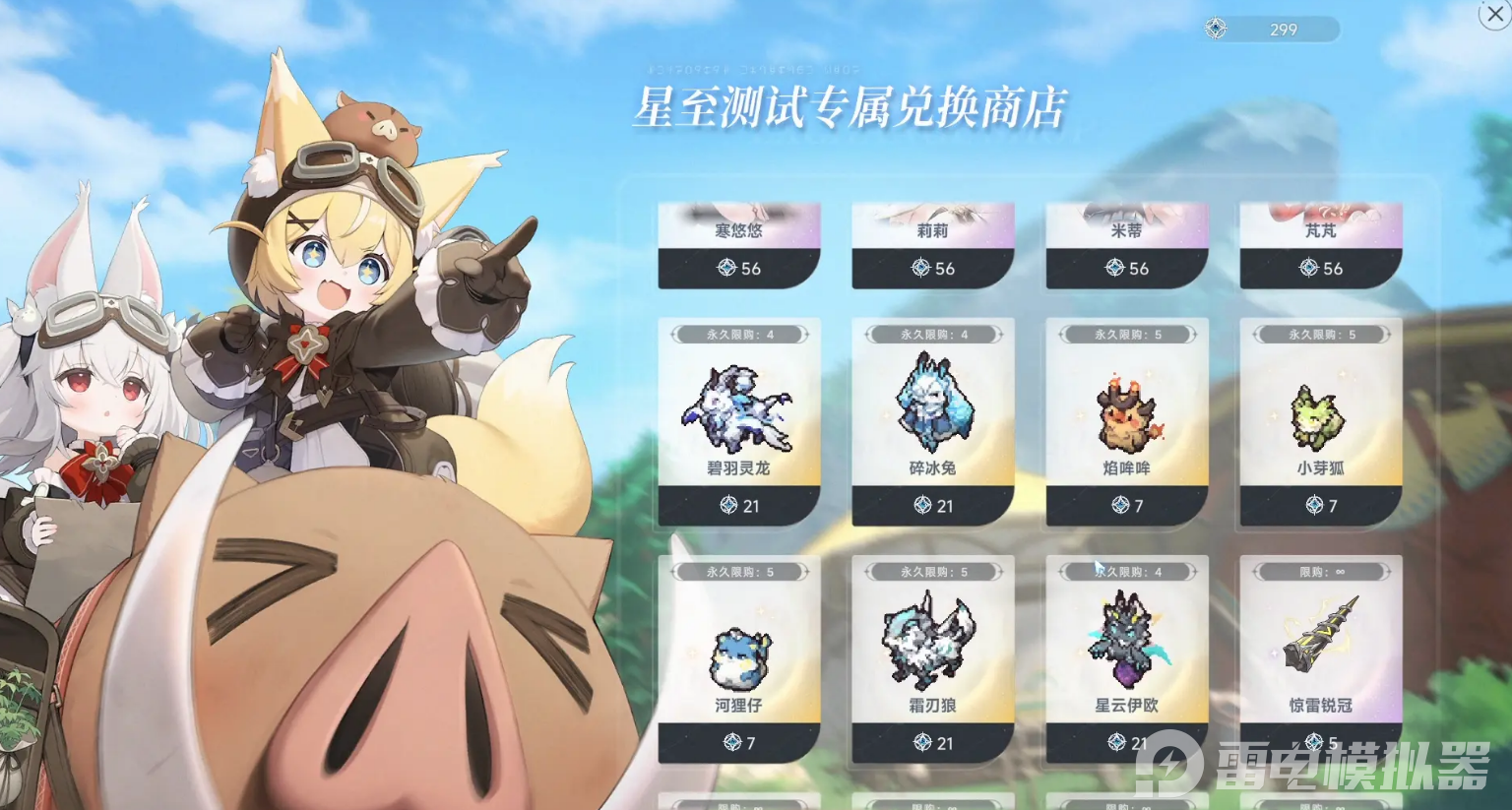Click the 焰哞哞 flame cow pet icon
This screenshot has height=810, width=1512.
tap(1125, 413)
